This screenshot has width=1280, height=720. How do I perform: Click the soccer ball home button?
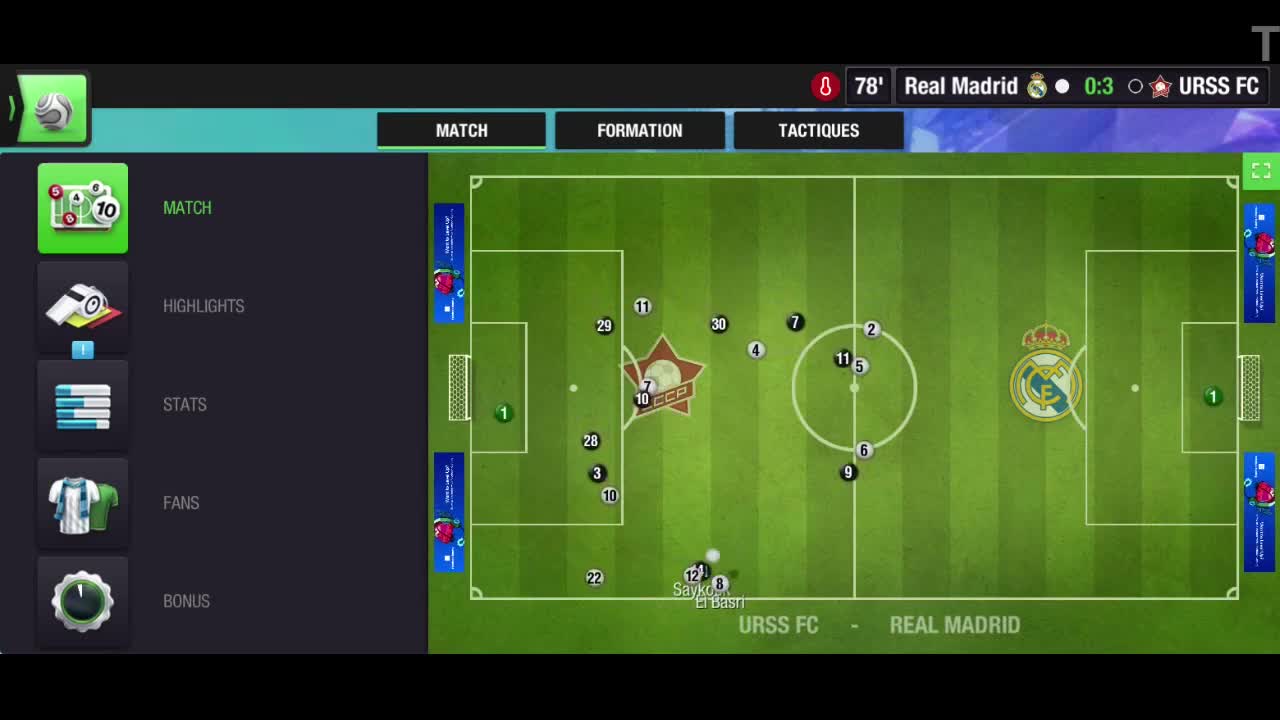pyautogui.click(x=53, y=109)
